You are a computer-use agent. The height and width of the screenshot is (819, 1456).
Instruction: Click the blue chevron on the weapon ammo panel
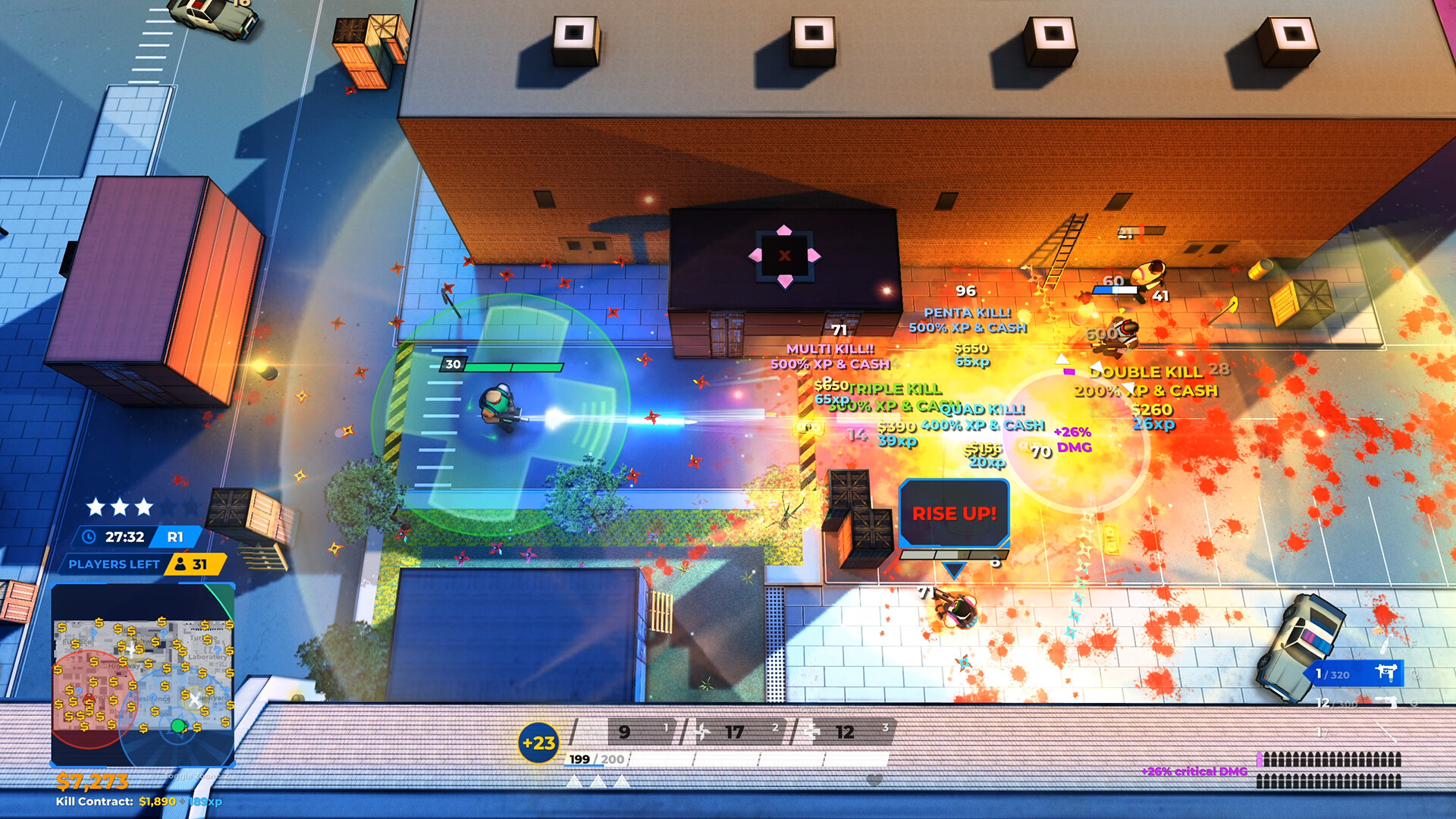click(1308, 673)
